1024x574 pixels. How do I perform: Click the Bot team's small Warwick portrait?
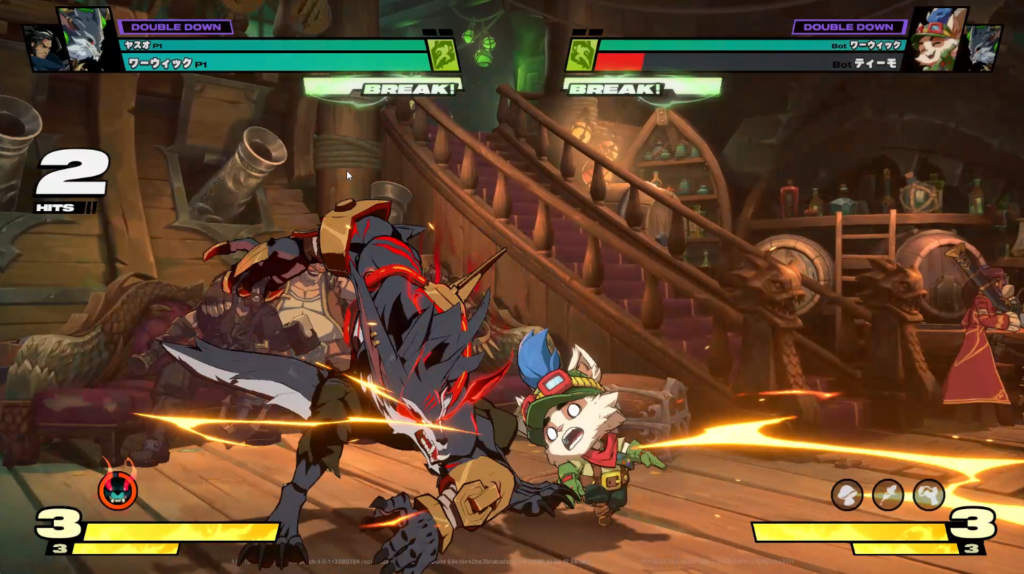click(982, 49)
